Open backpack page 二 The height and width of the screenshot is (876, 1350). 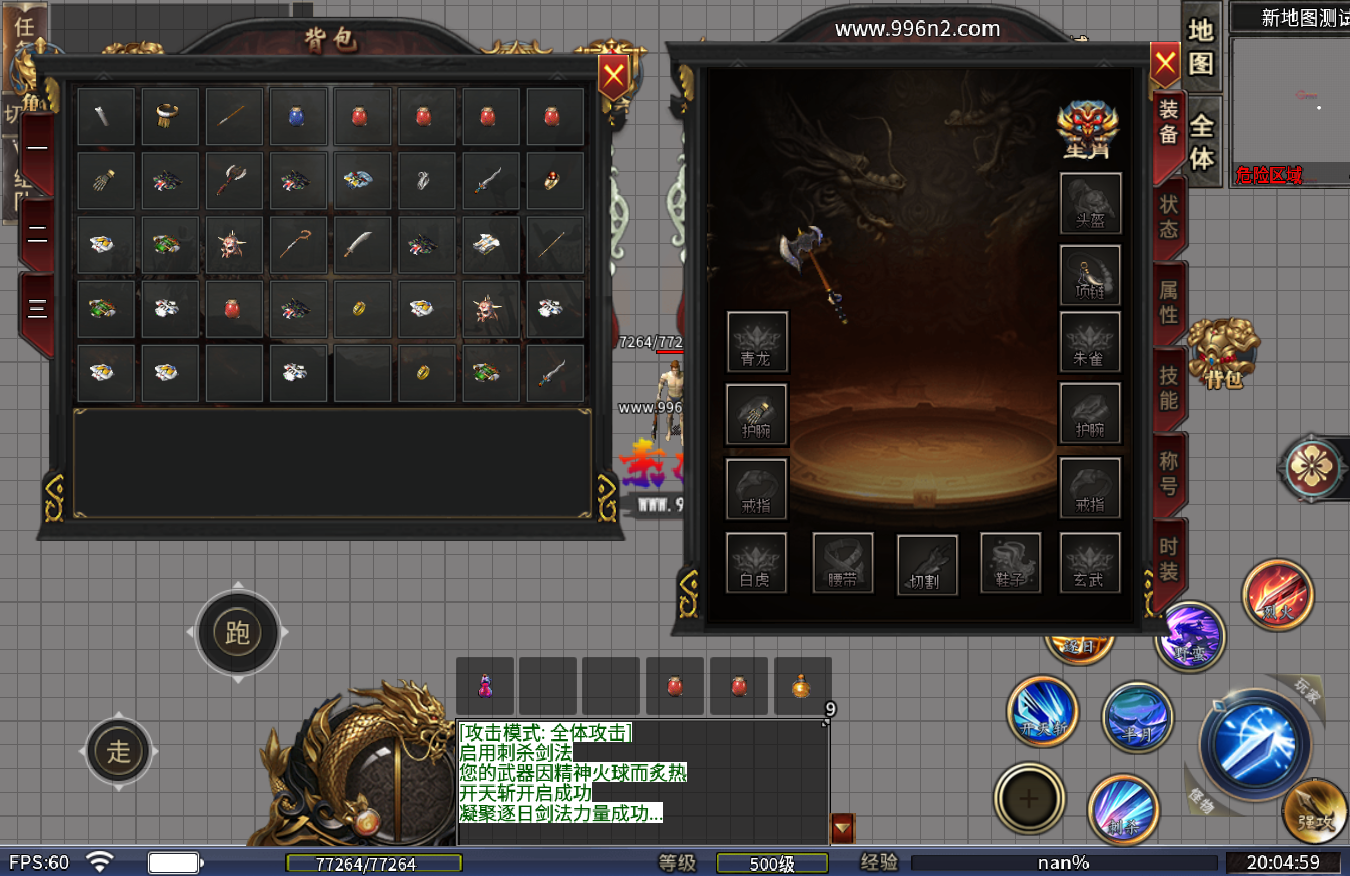(37, 235)
